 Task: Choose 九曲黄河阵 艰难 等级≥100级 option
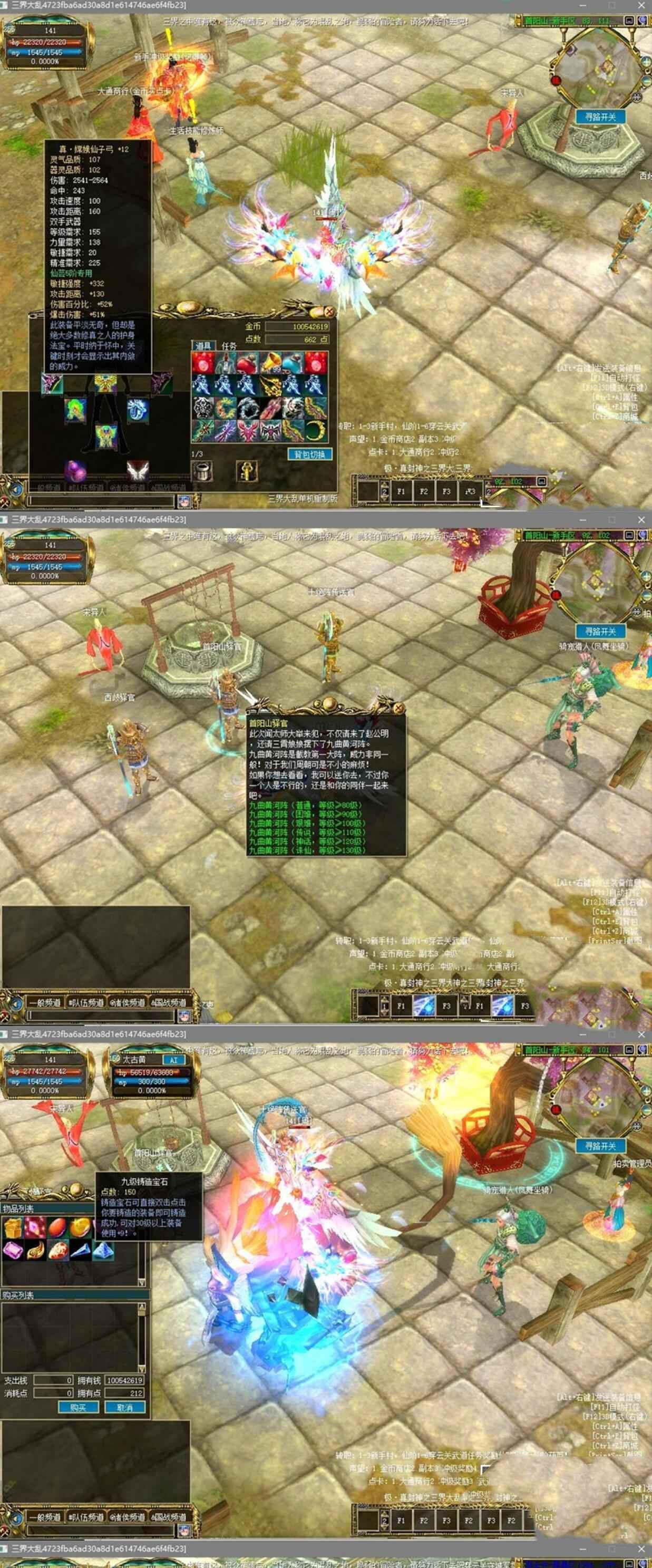306,824
